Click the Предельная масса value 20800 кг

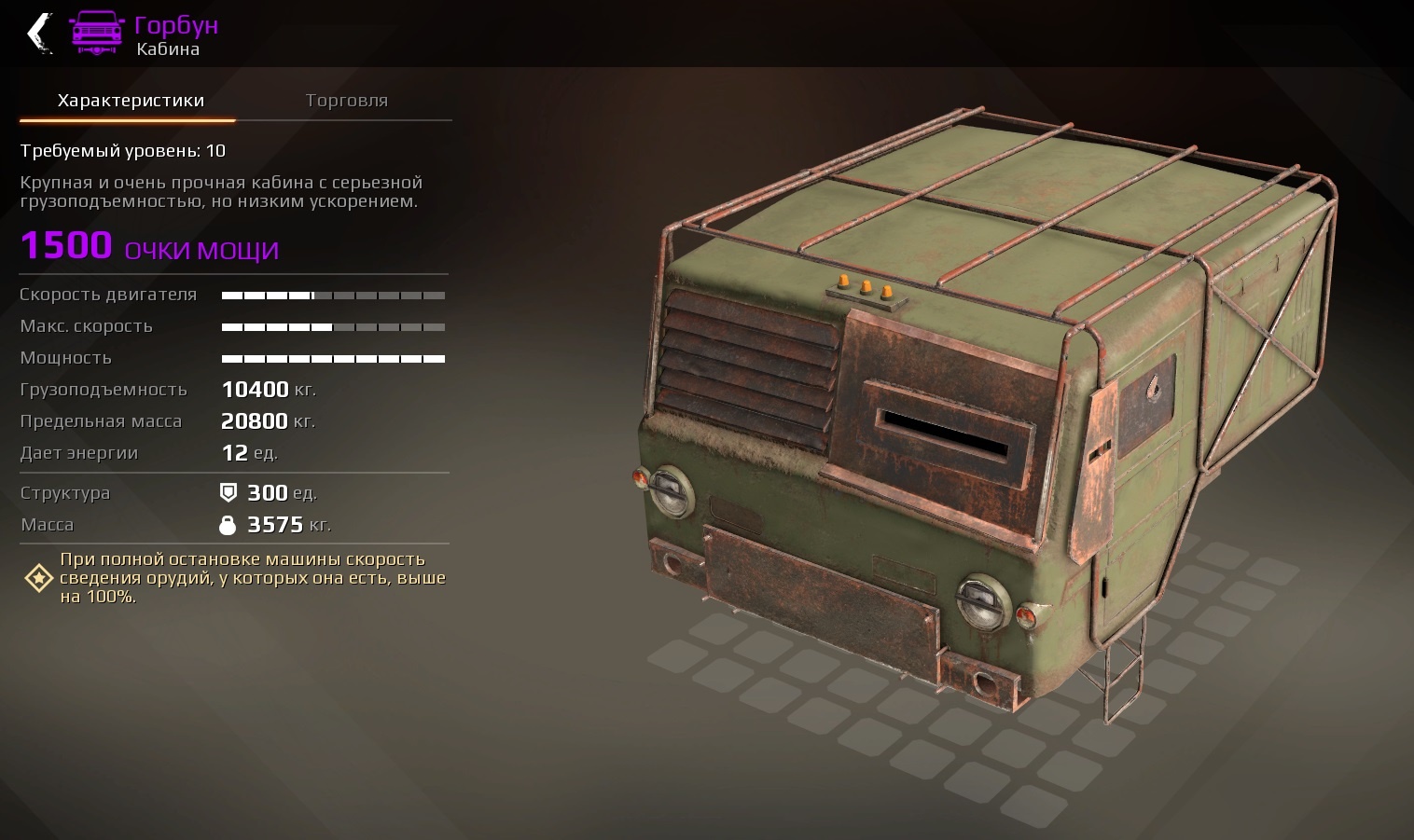point(268,420)
